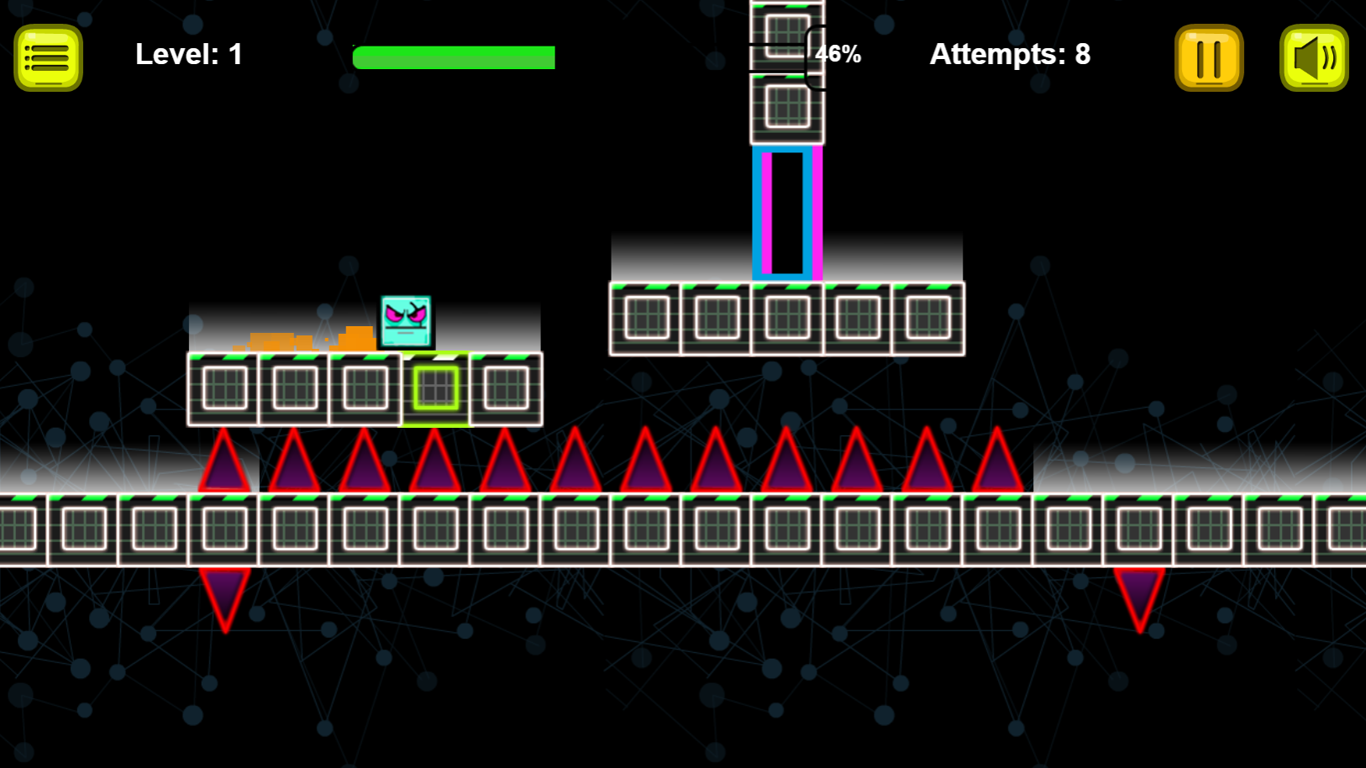Click the downward-facing spike below the platform
The width and height of the screenshot is (1366, 768).
point(226,595)
